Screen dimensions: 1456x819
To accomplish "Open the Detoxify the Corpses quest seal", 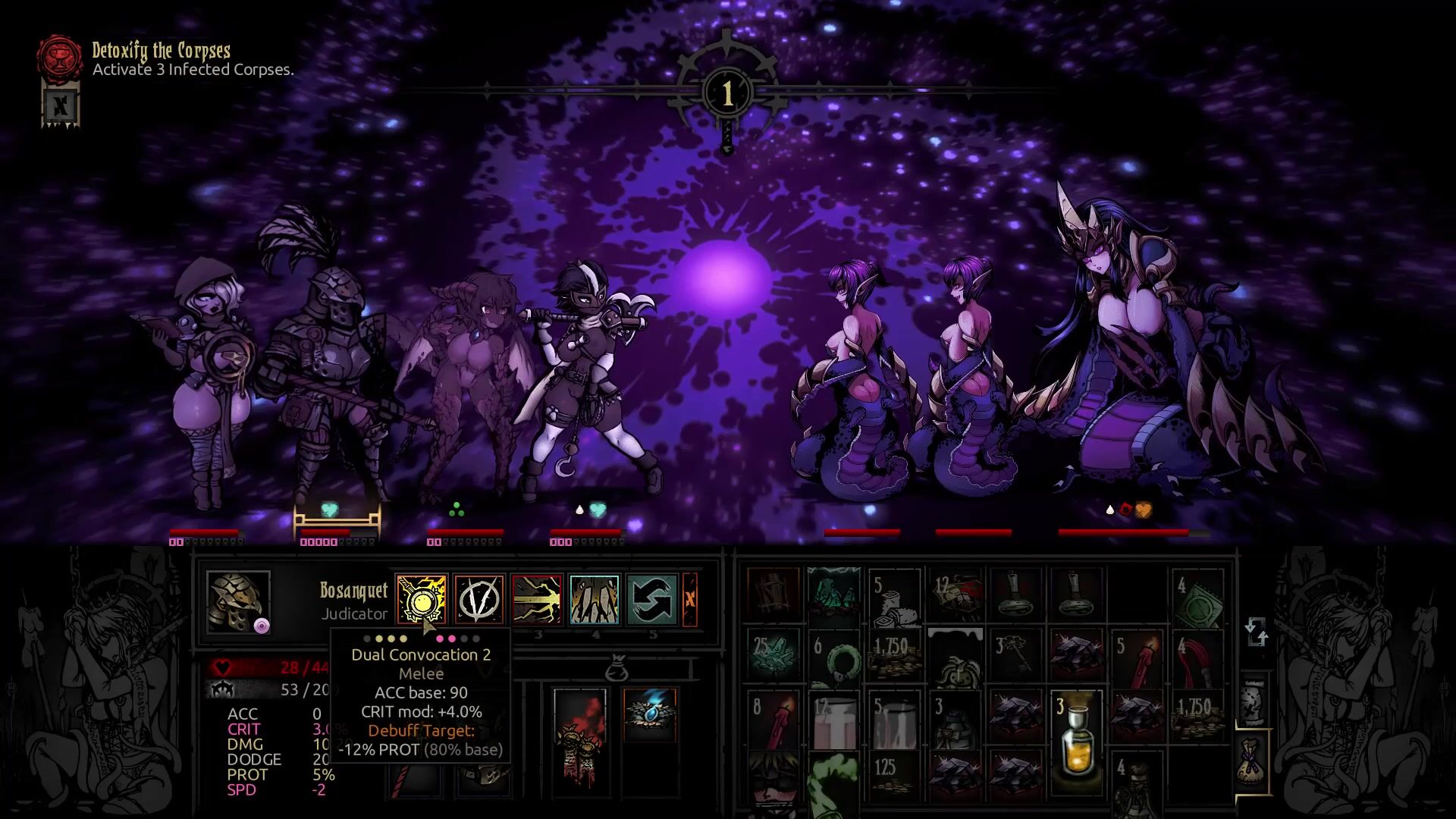I will tap(61, 57).
